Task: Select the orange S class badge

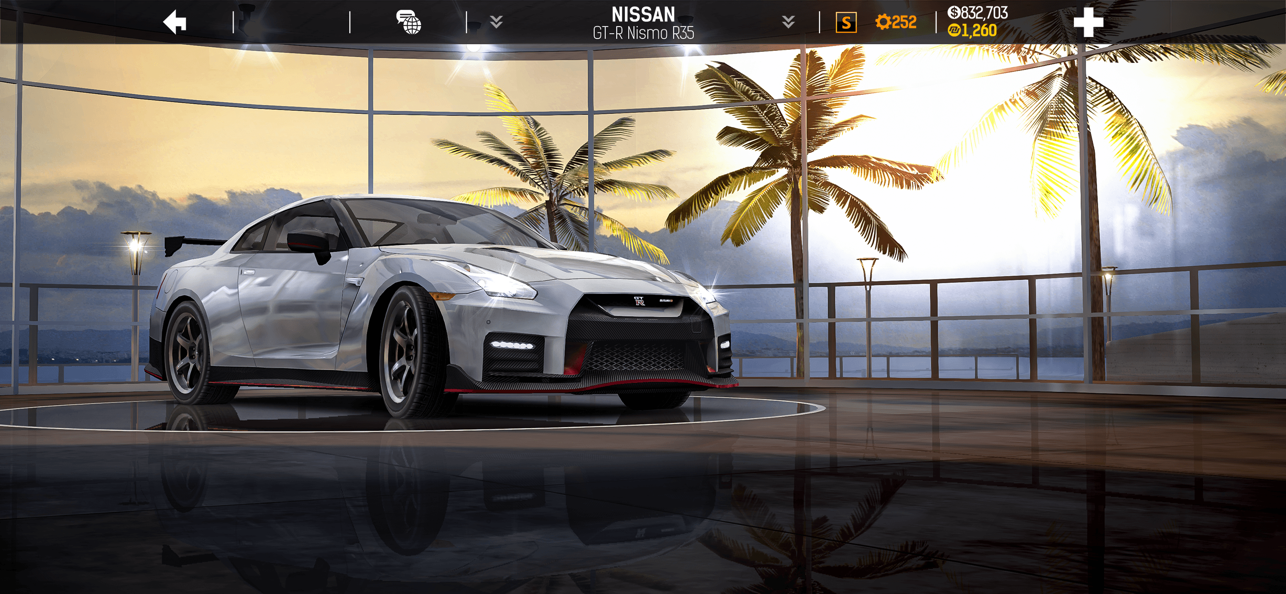Action: 846,22
